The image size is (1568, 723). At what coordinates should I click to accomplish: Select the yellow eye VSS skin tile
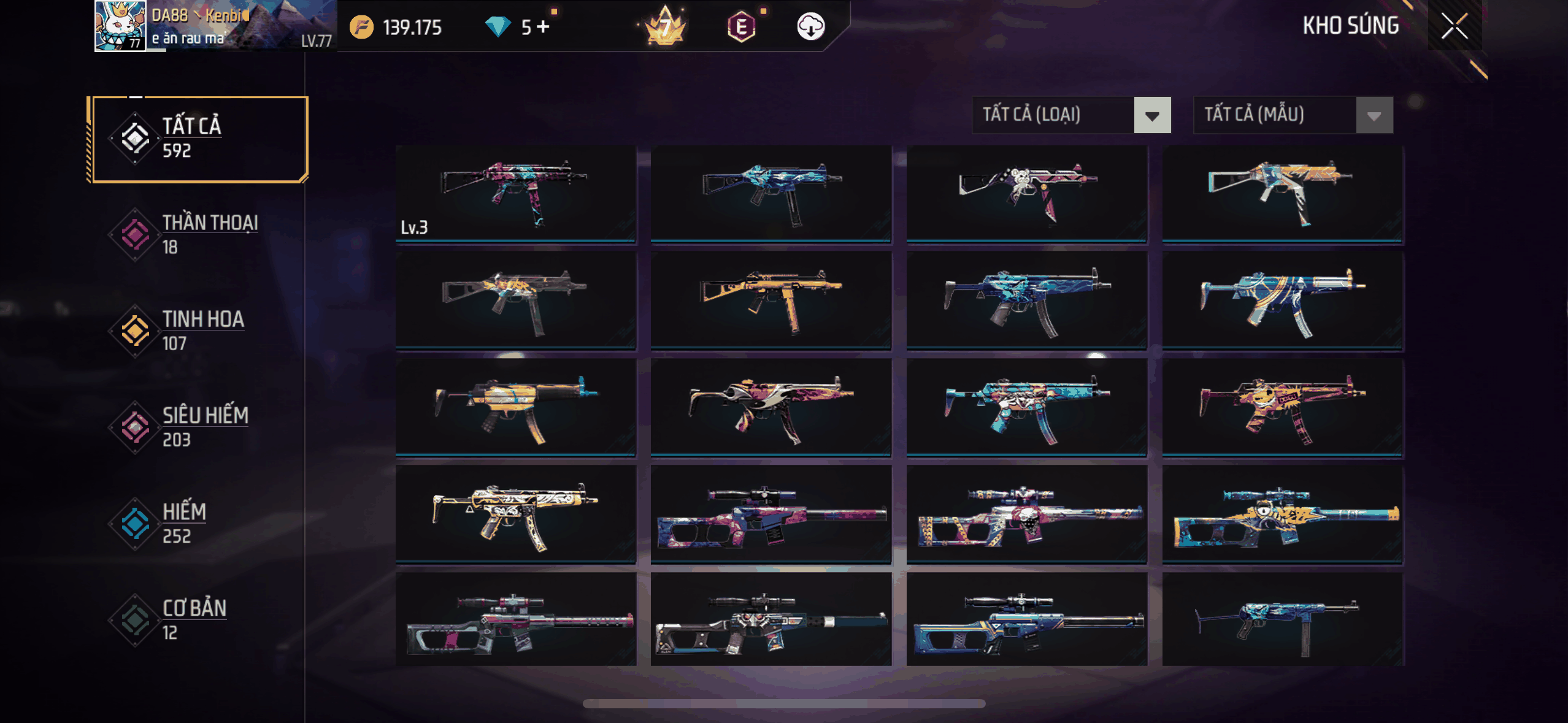[1282, 514]
